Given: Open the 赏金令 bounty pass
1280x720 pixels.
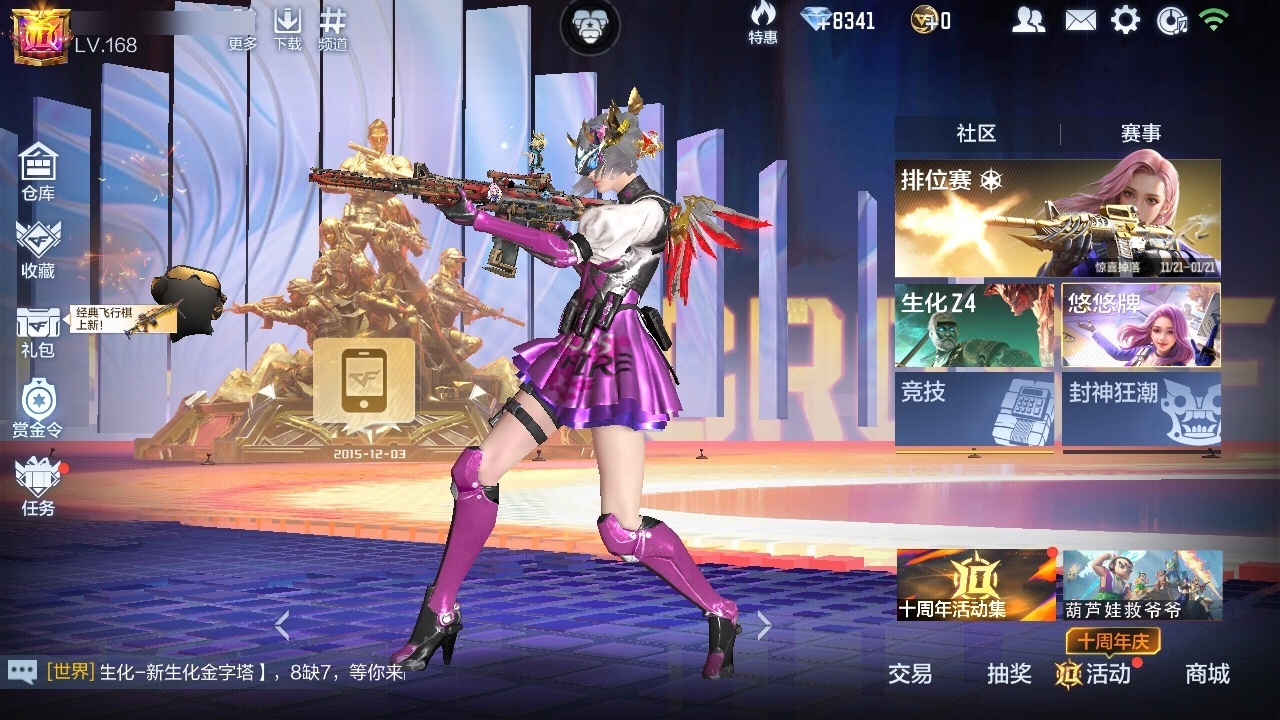Looking at the screenshot, I should coord(38,409).
